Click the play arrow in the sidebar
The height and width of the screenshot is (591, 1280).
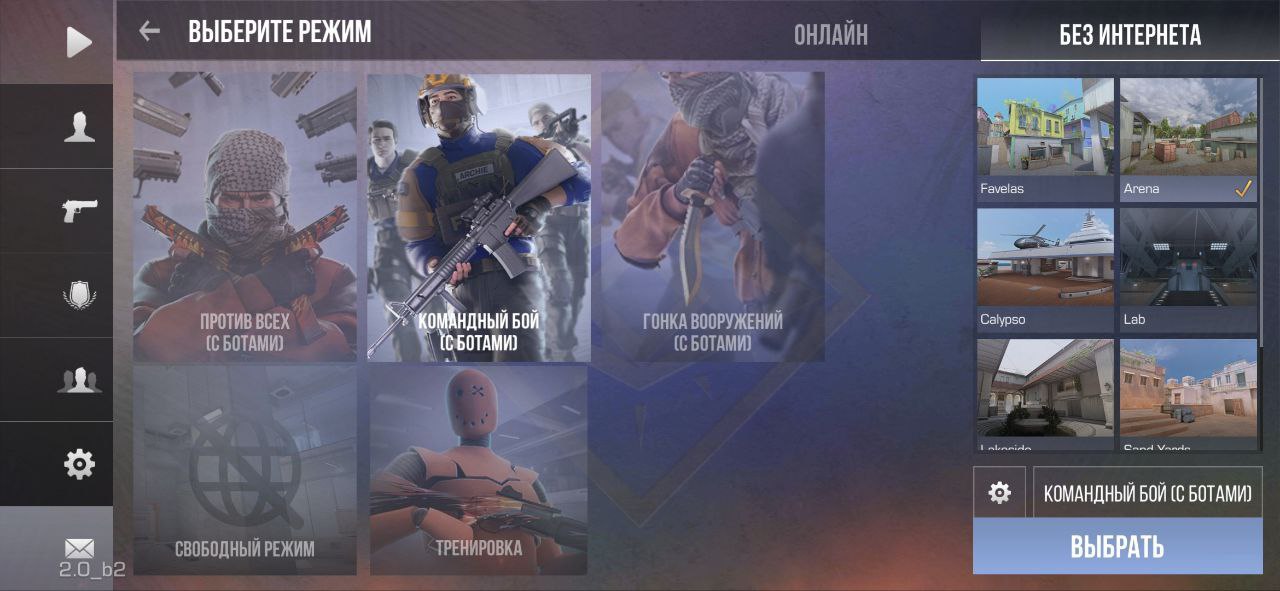[x=79, y=42]
